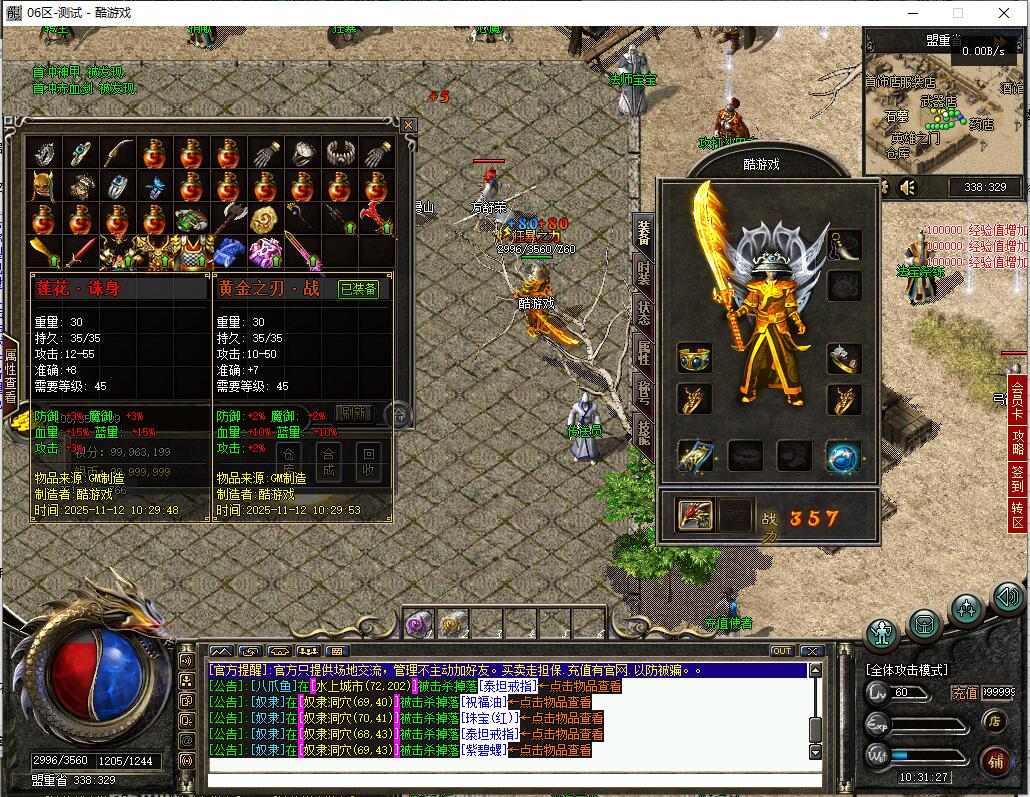Open the 属性查看 side tab
The height and width of the screenshot is (797, 1030).
[10, 375]
